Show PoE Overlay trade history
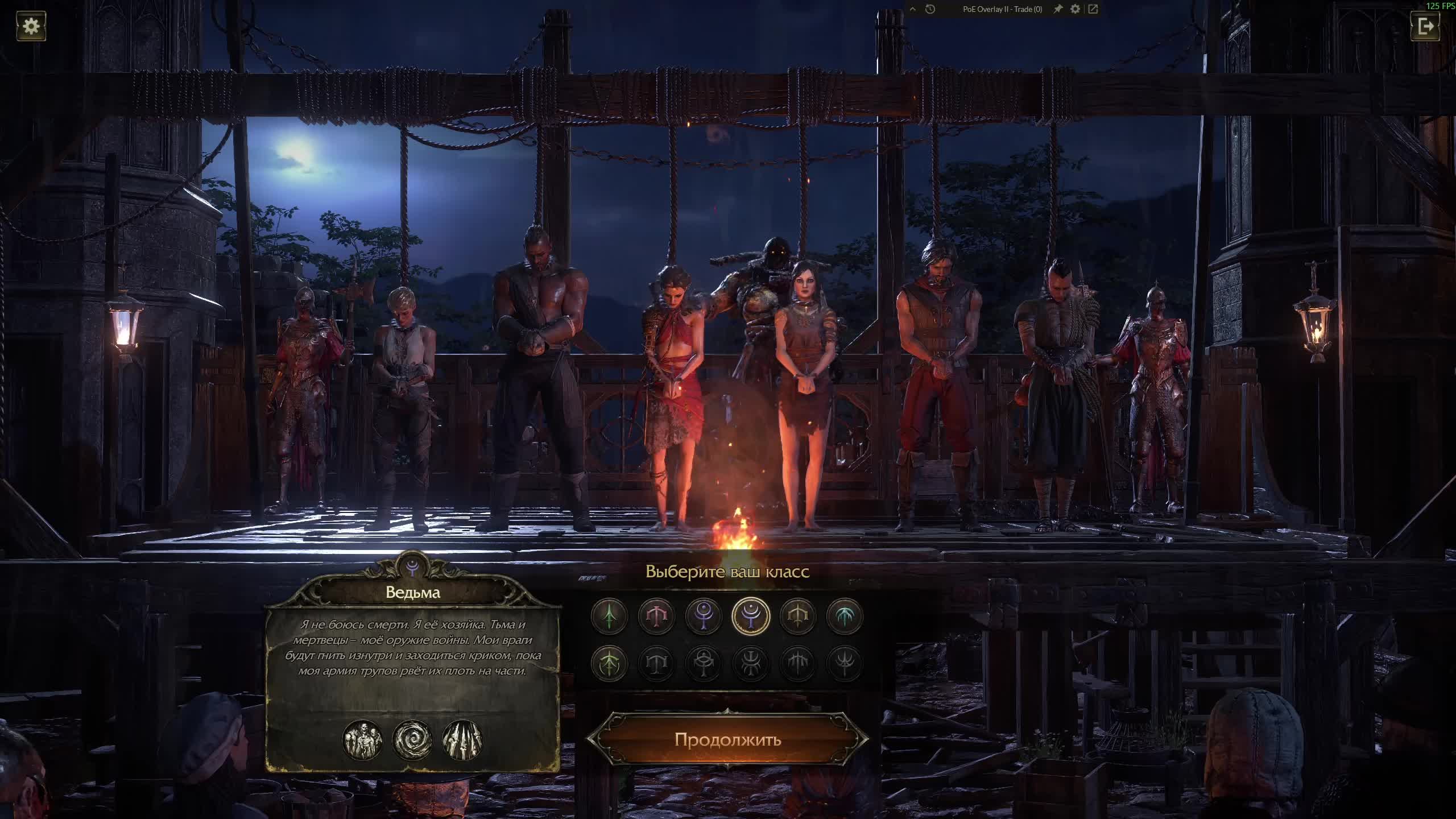1456x819 pixels. (x=930, y=9)
